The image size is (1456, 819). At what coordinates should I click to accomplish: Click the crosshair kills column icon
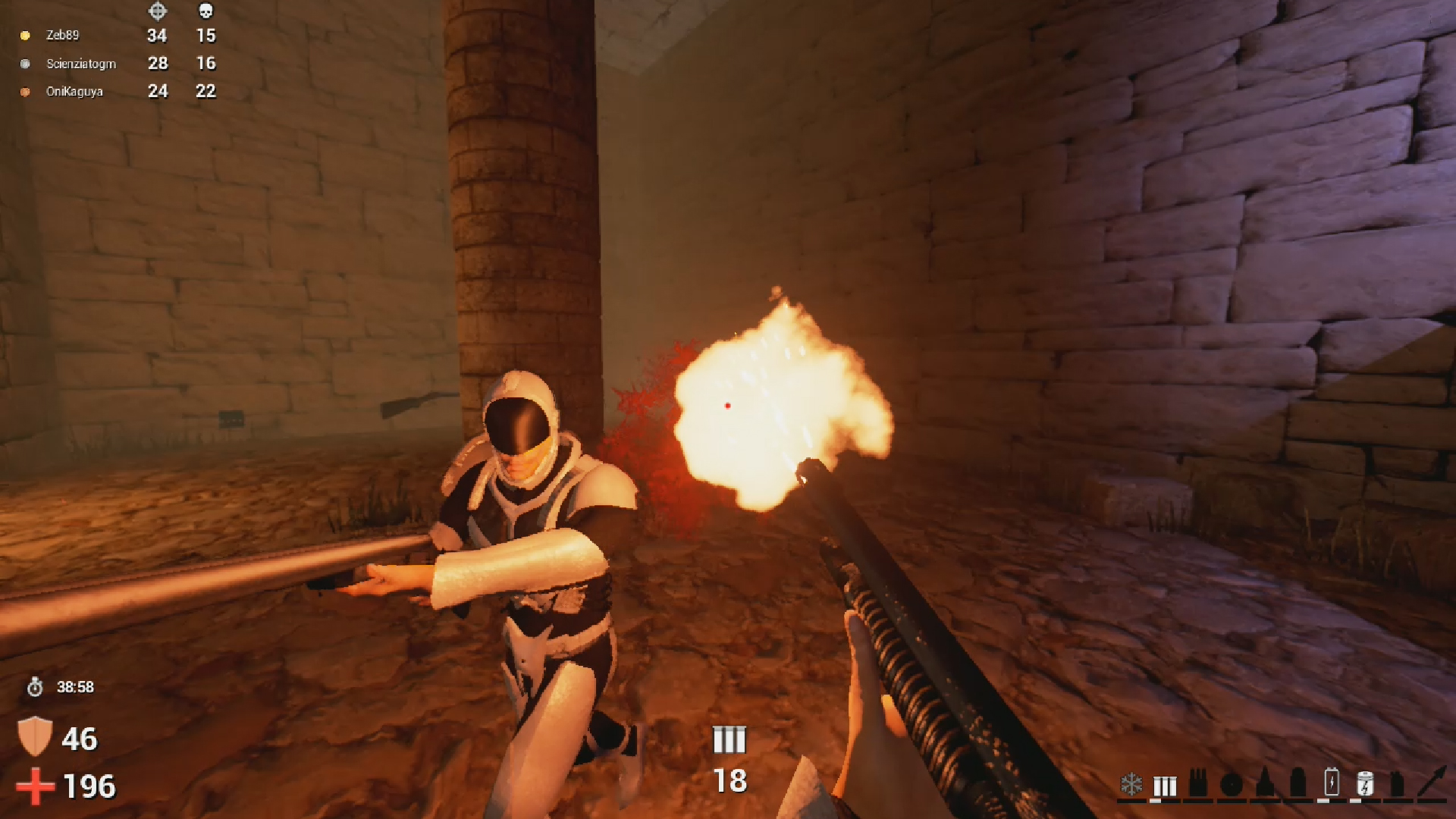[x=157, y=11]
